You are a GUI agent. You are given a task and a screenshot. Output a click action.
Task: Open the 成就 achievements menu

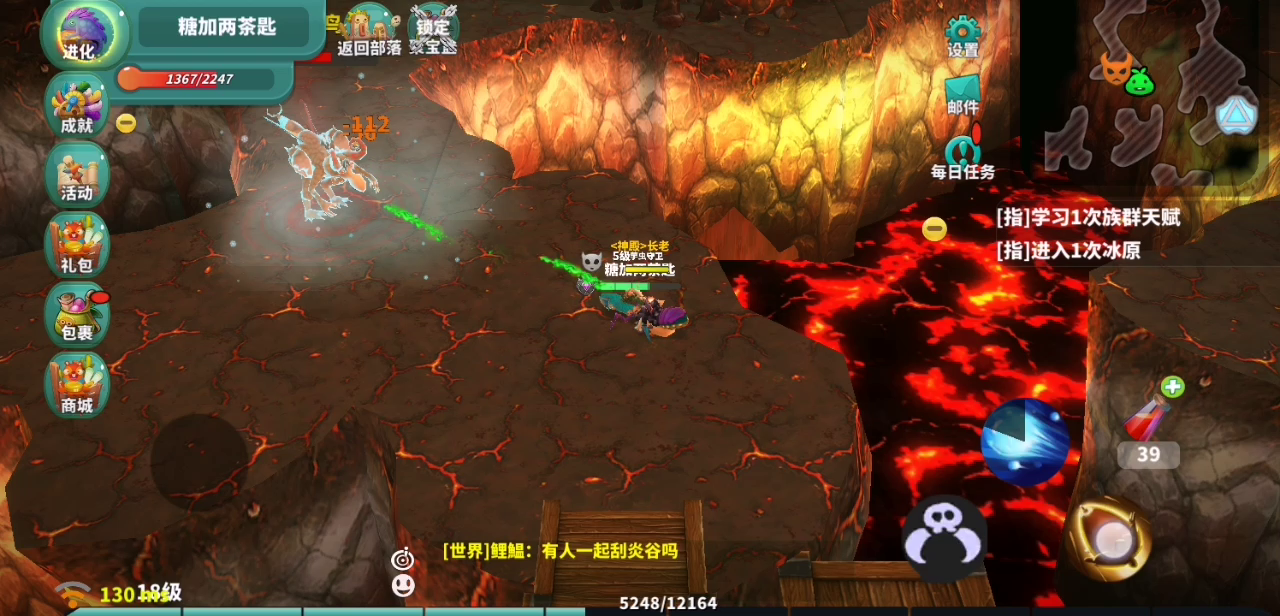(77, 106)
